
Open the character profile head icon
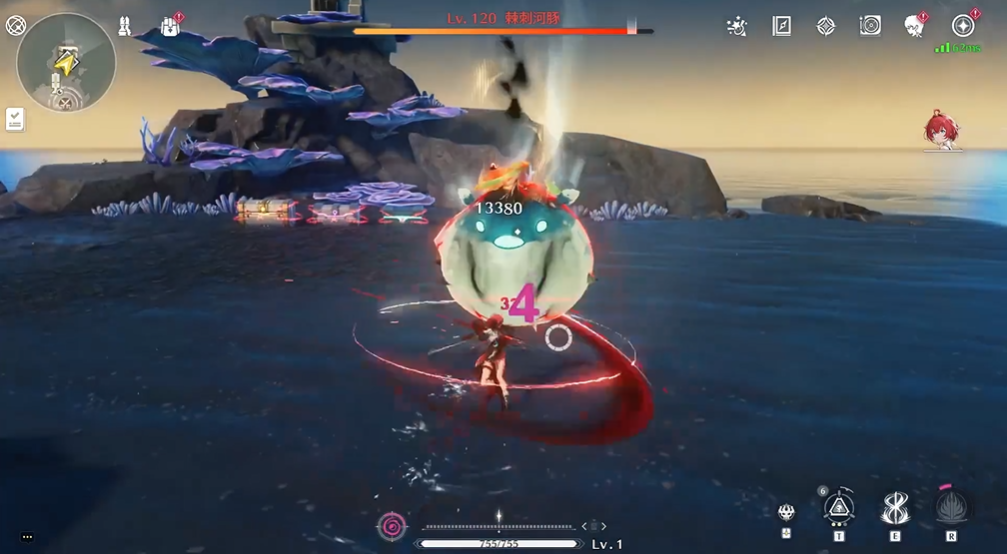click(914, 26)
